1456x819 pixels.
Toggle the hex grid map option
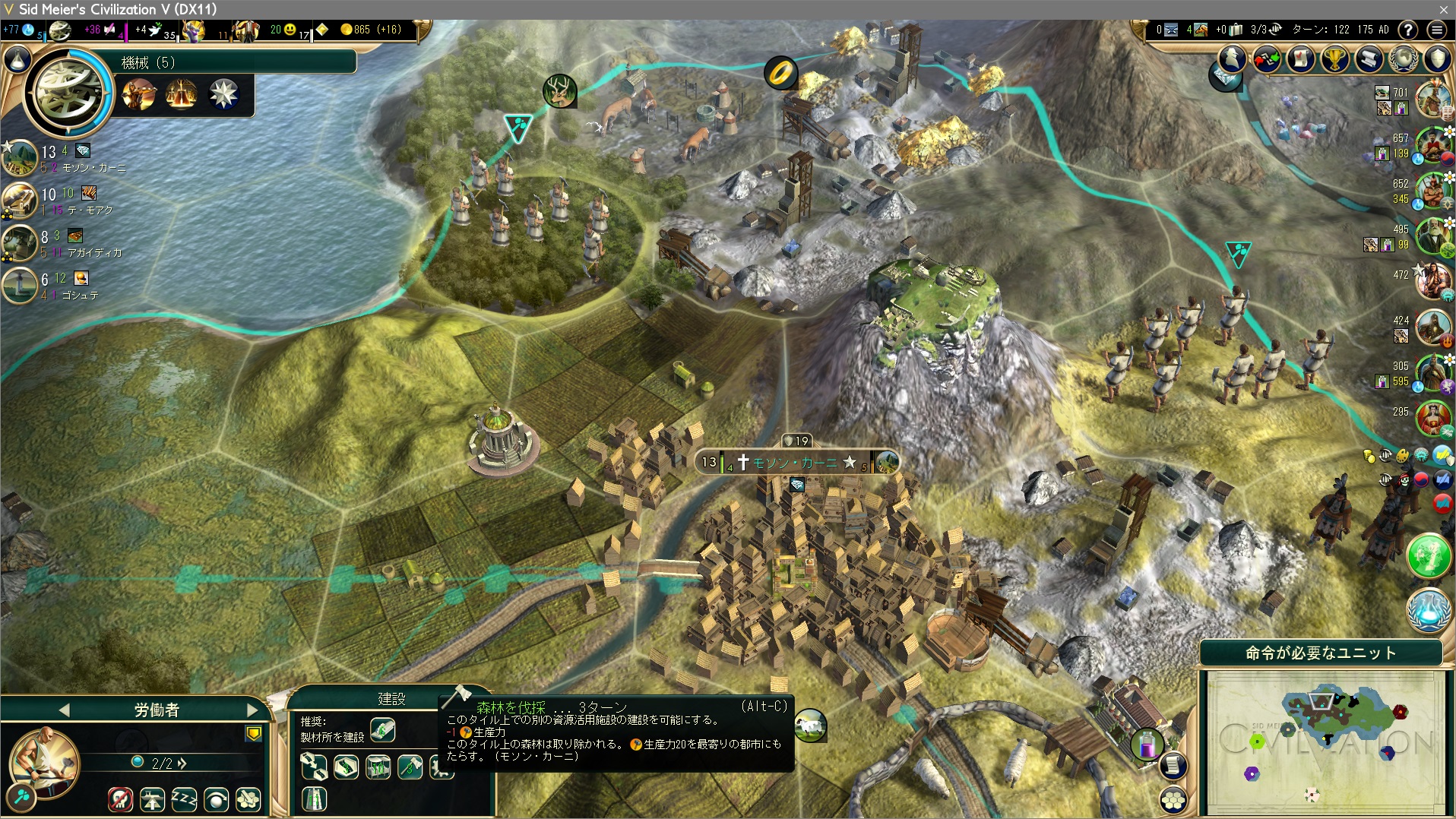[1173, 799]
